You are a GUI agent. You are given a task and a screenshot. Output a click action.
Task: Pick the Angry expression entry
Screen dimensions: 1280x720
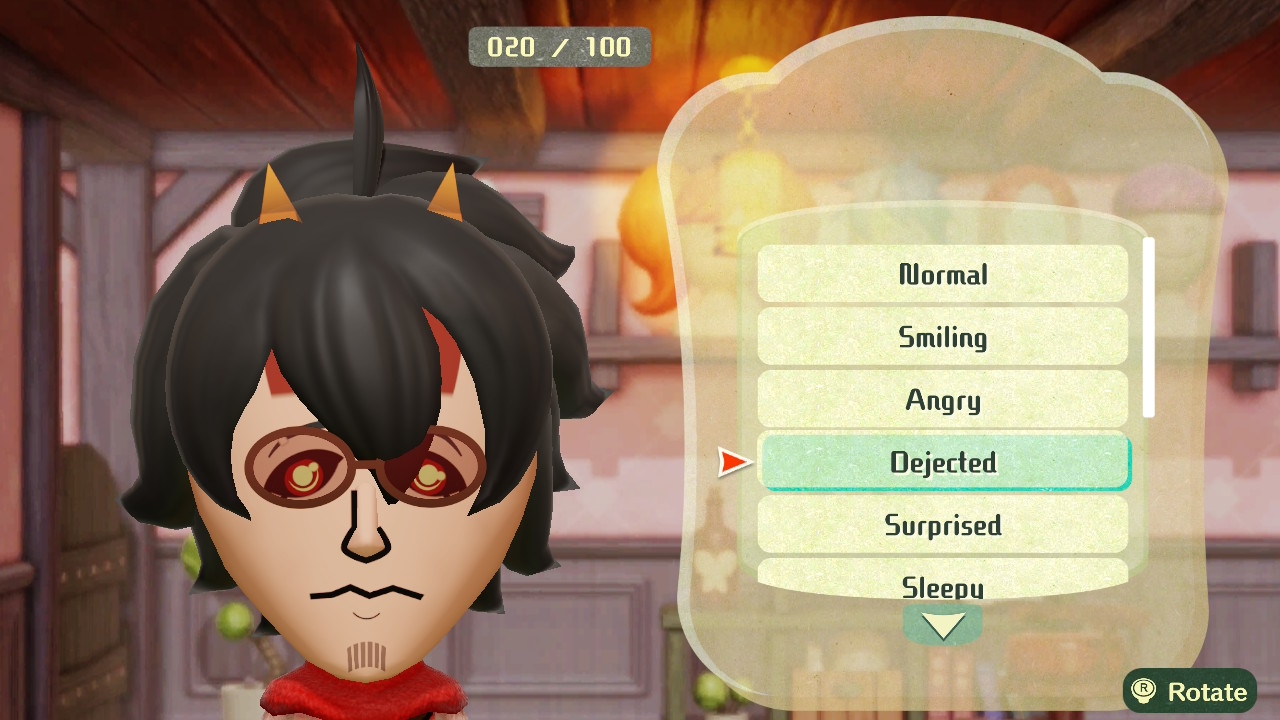point(942,400)
